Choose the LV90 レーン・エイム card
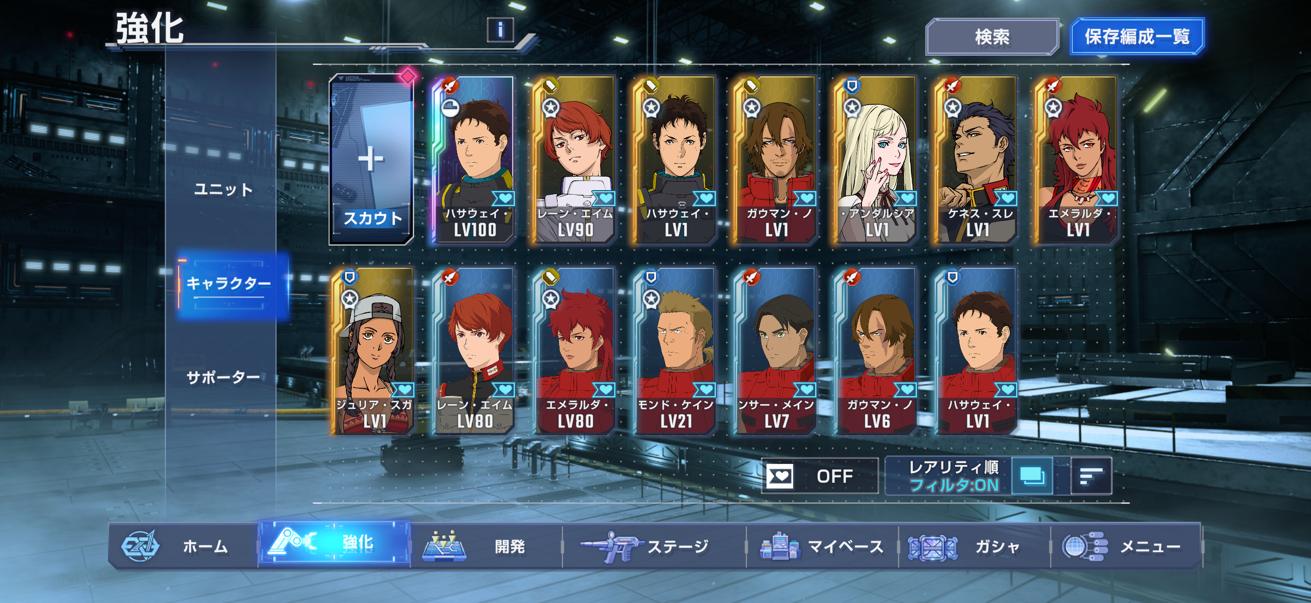The width and height of the screenshot is (1311, 603). click(573, 160)
